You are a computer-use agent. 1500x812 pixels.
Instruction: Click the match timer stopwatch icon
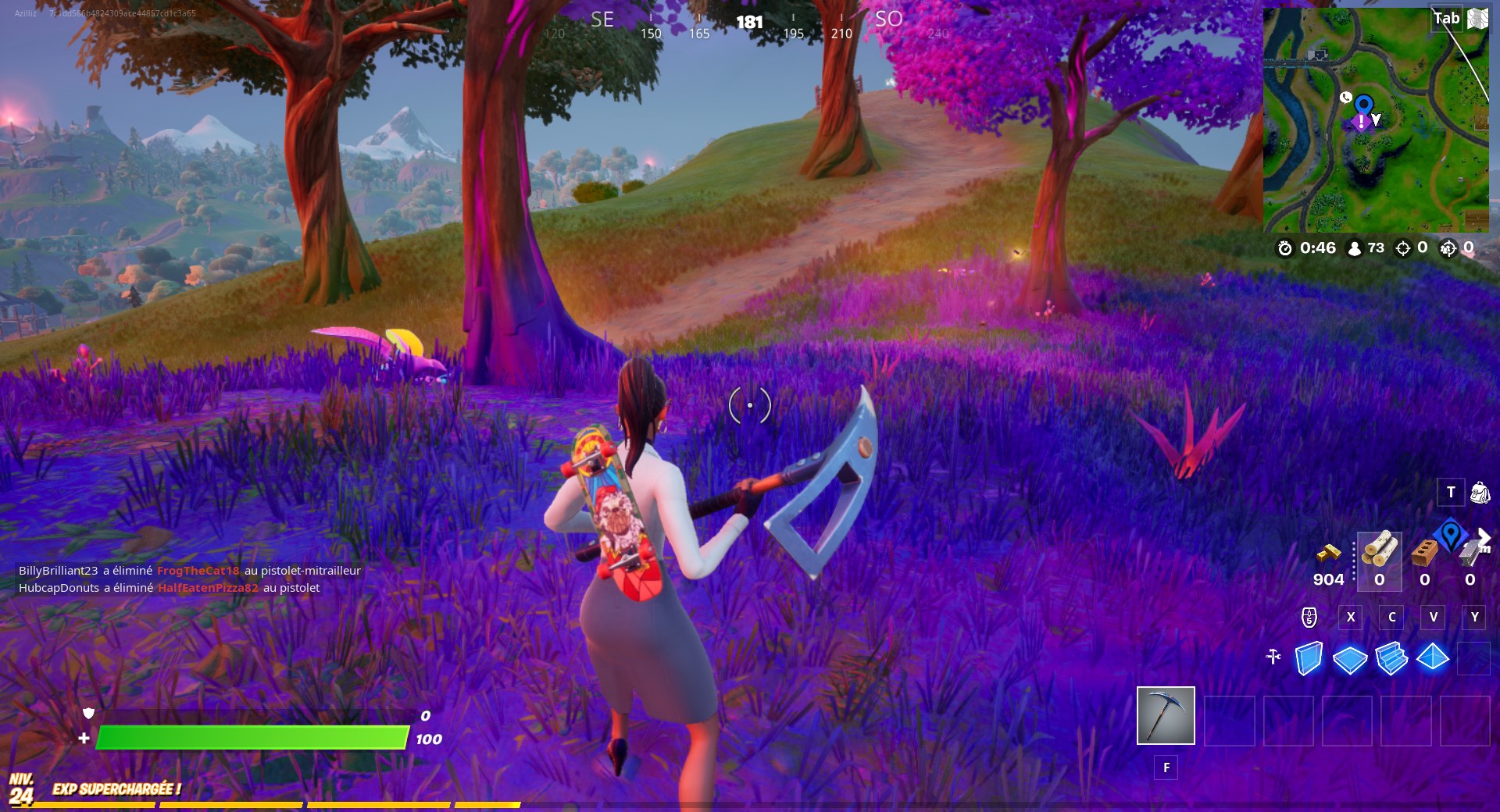[1285, 248]
